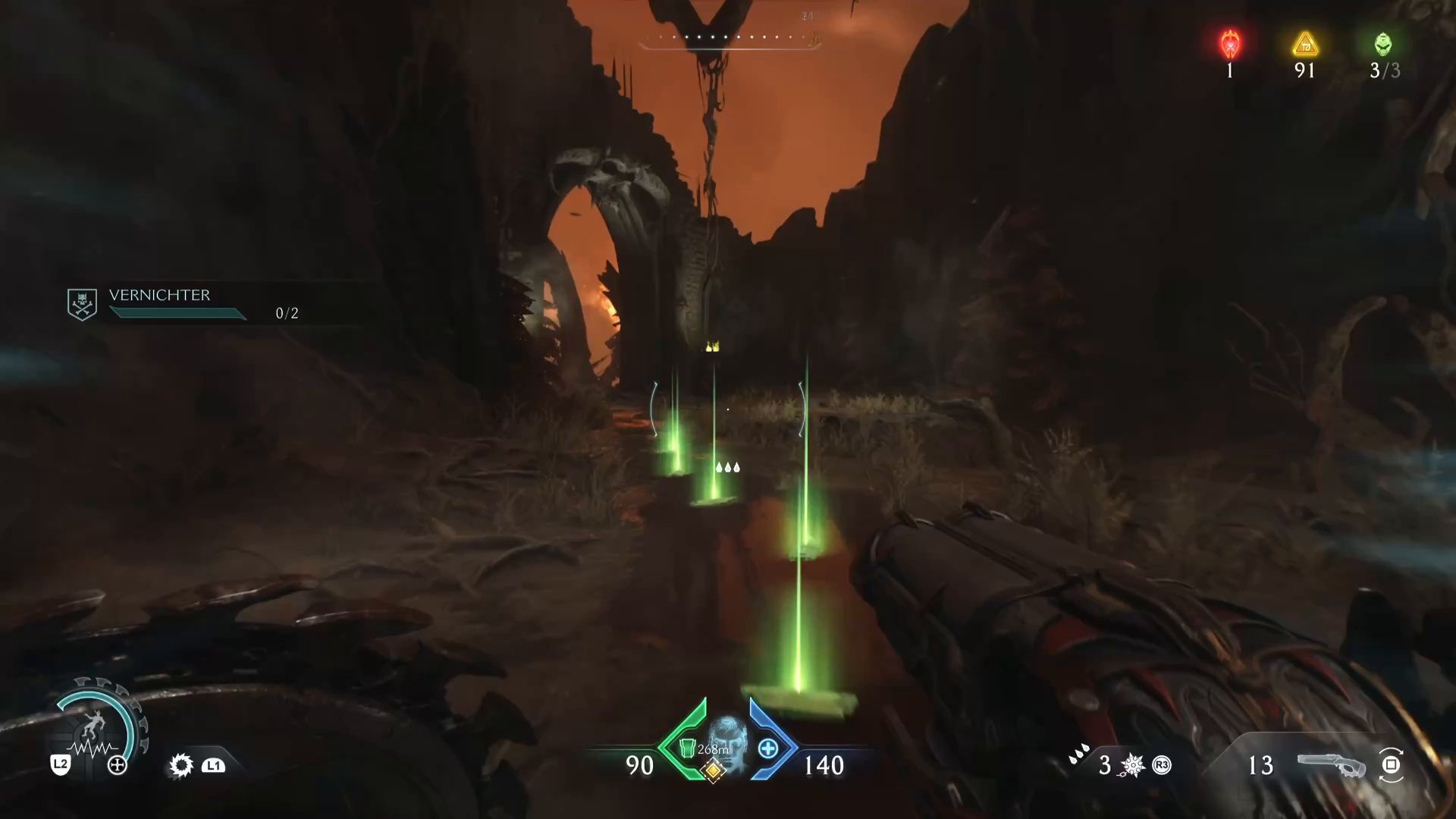
Task: Select the Slayer face portrait
Action: coord(726,739)
